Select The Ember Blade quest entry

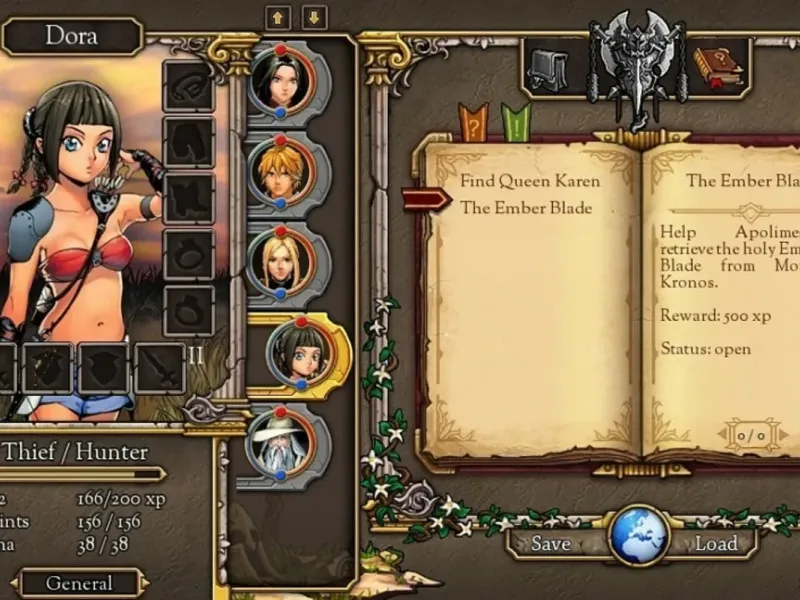click(x=526, y=208)
